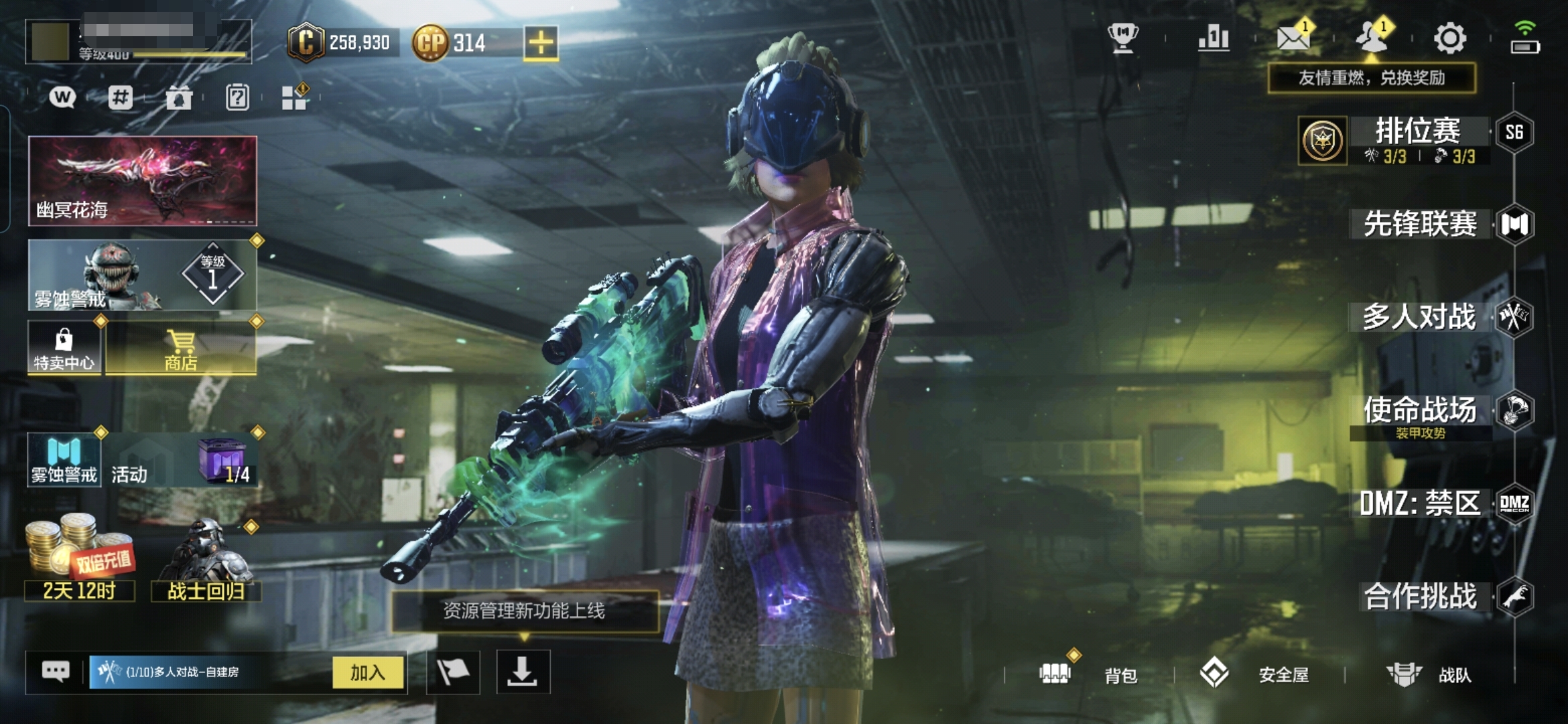
Task: Enter 使命战场 battle royale mode
Action: tap(1419, 410)
